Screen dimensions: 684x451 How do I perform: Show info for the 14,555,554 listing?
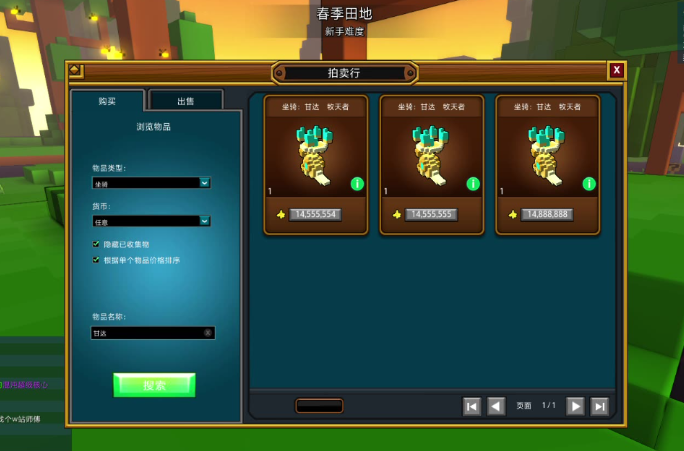click(x=357, y=184)
